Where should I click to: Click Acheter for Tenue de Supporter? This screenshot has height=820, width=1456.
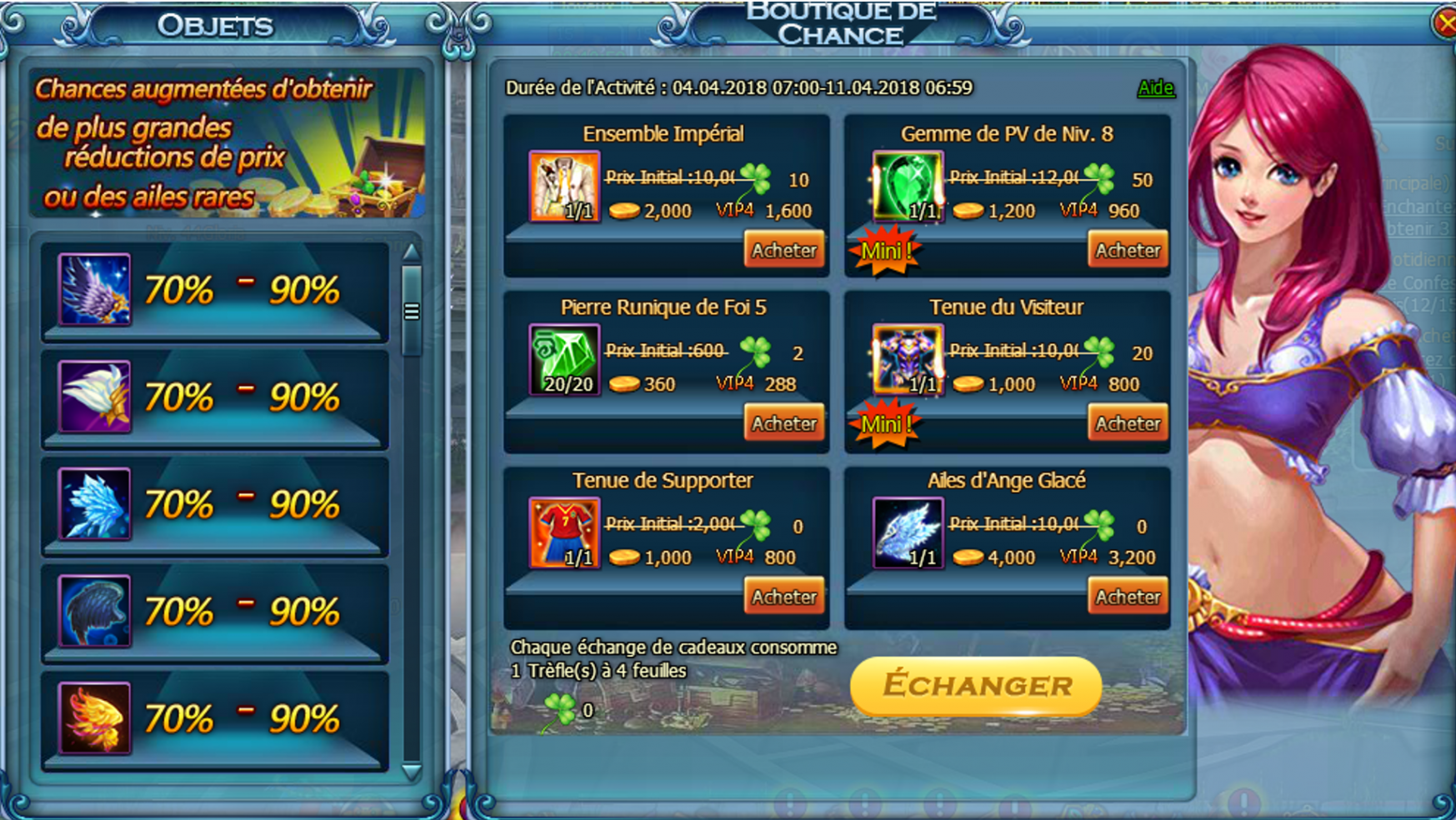click(x=783, y=597)
